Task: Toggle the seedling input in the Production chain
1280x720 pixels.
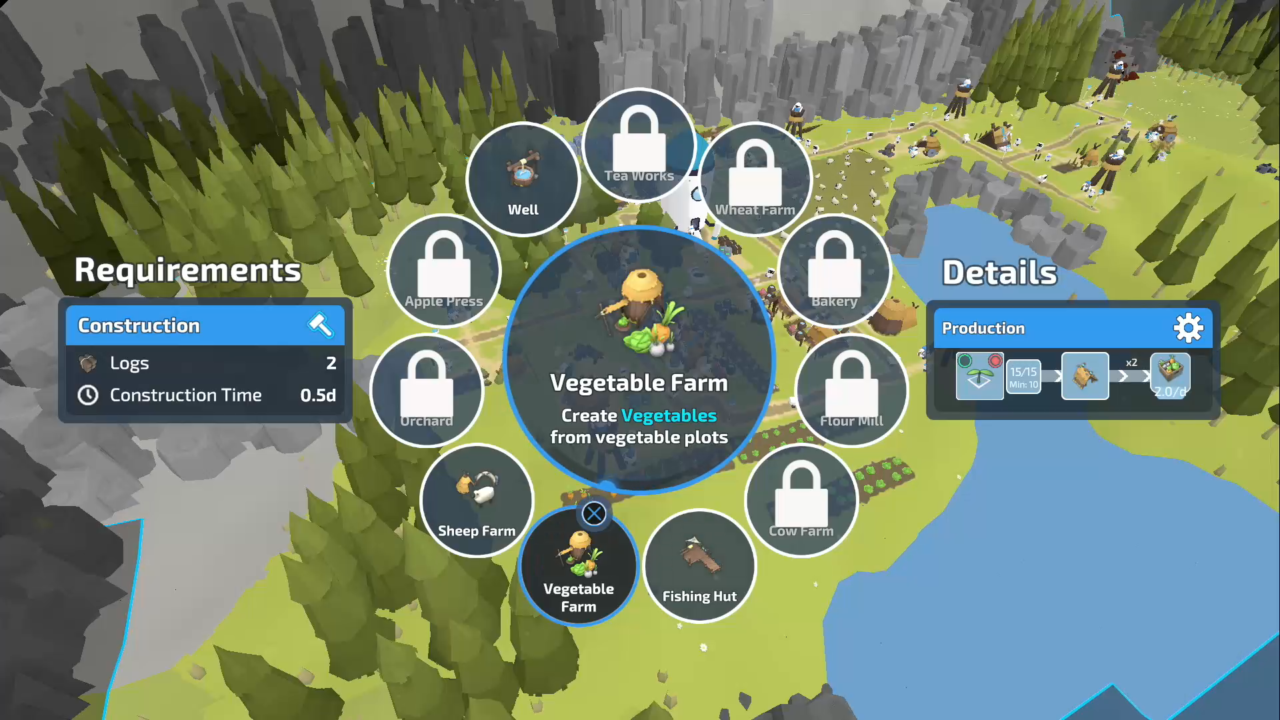Action: tap(980, 378)
